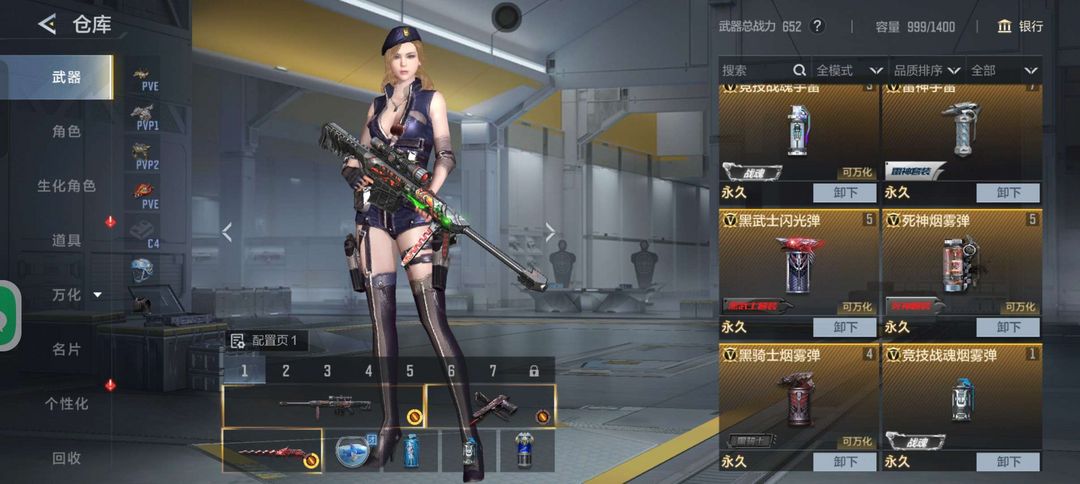This screenshot has height=484, width=1080.
Task: Select the PVP1 loadout preset
Action: tap(146, 118)
